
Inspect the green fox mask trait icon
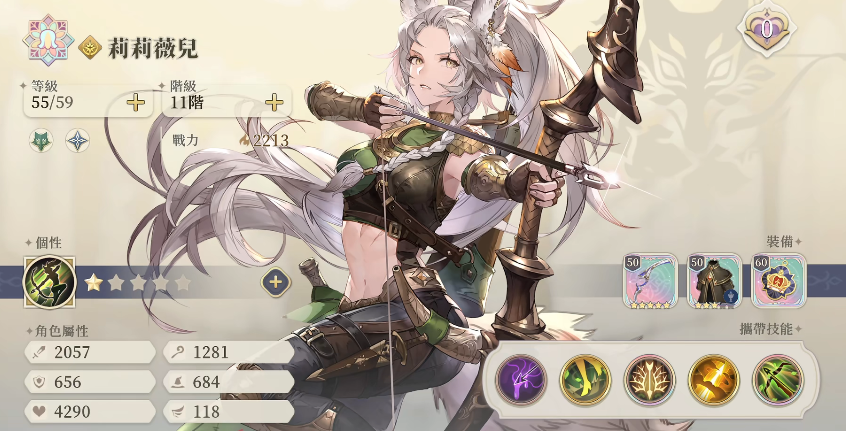[x=42, y=140]
